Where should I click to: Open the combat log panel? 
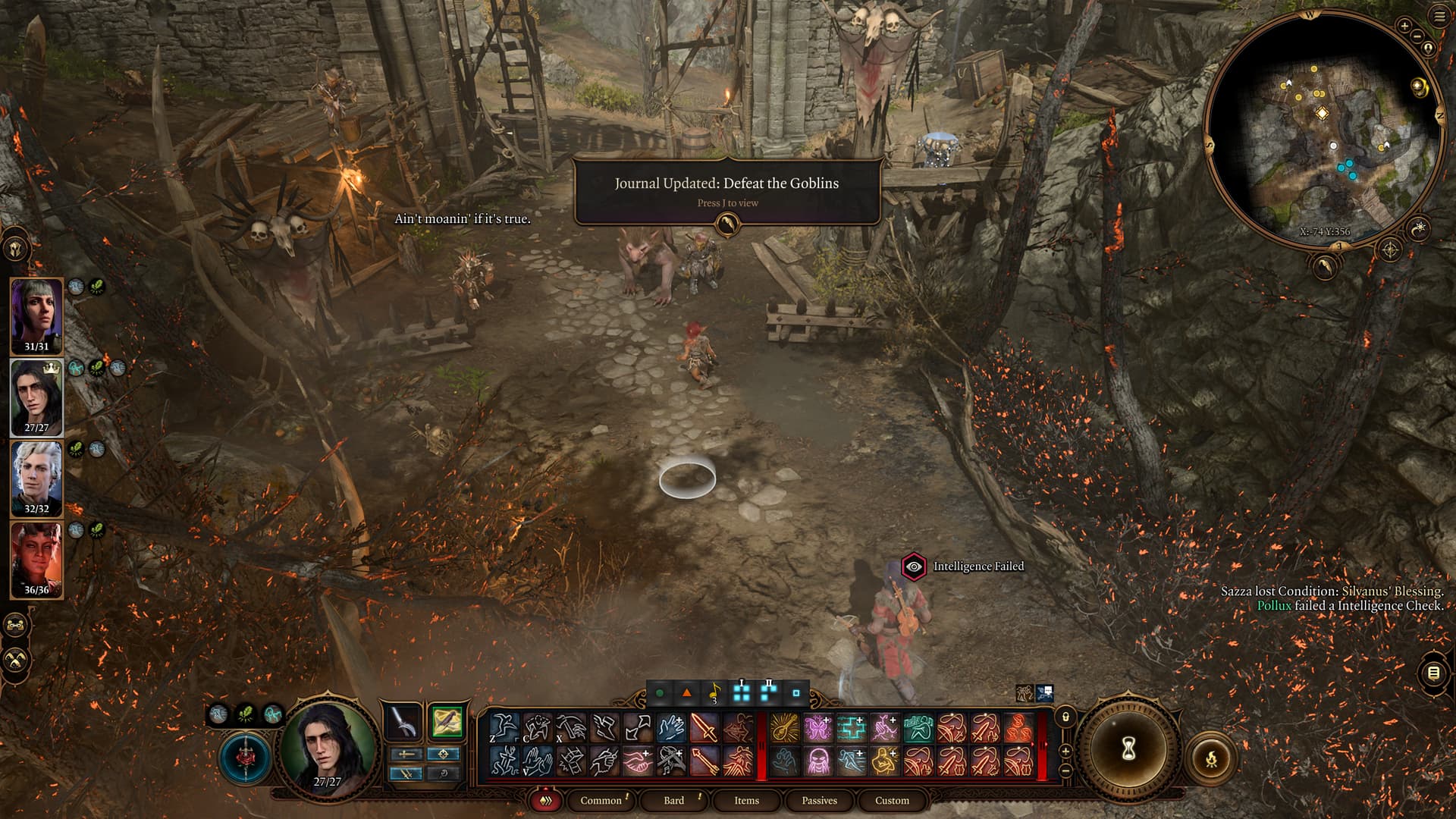(1433, 673)
